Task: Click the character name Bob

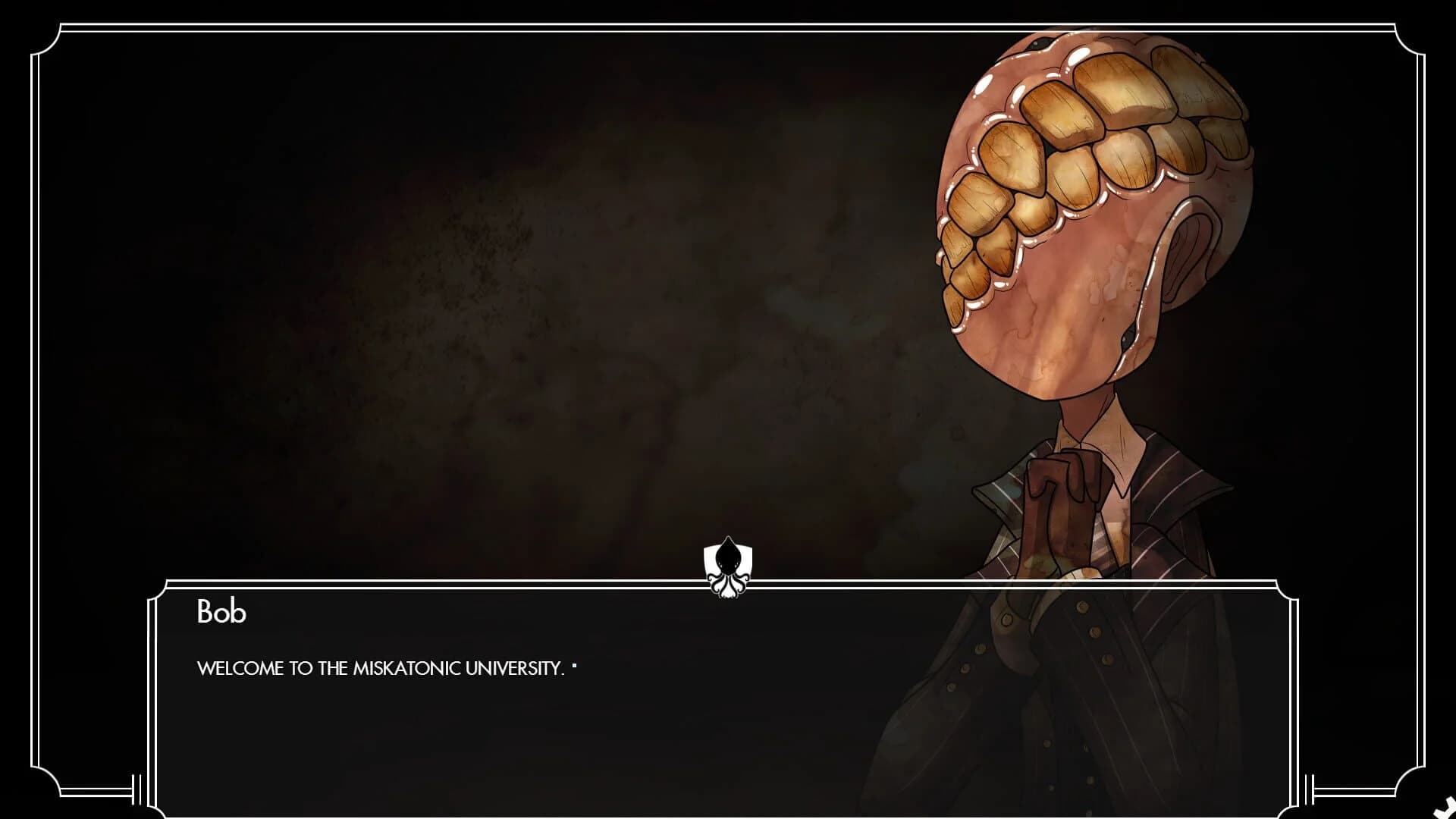Action: (221, 611)
